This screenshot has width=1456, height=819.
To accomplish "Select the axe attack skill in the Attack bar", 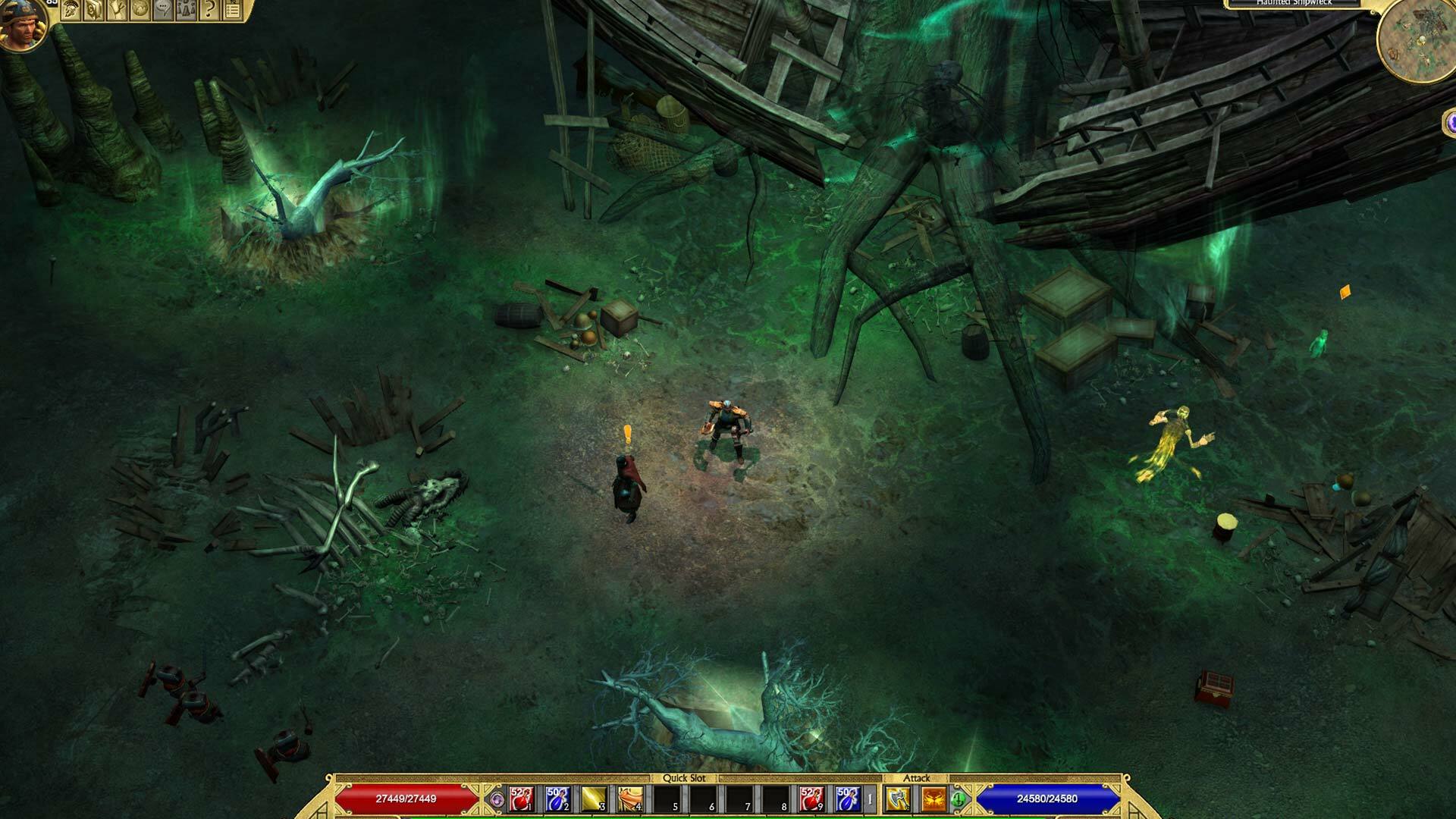I will [896, 799].
